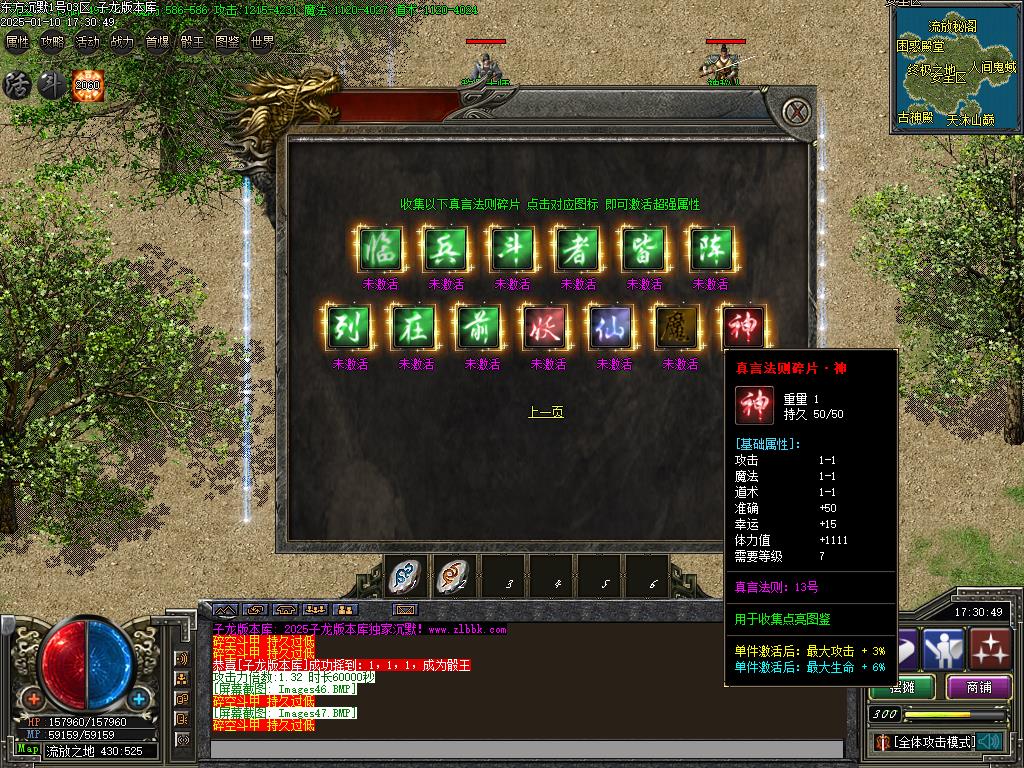The height and width of the screenshot is (768, 1024).
Task: Activate the 临 mantra fragment icon
Action: tap(380, 249)
